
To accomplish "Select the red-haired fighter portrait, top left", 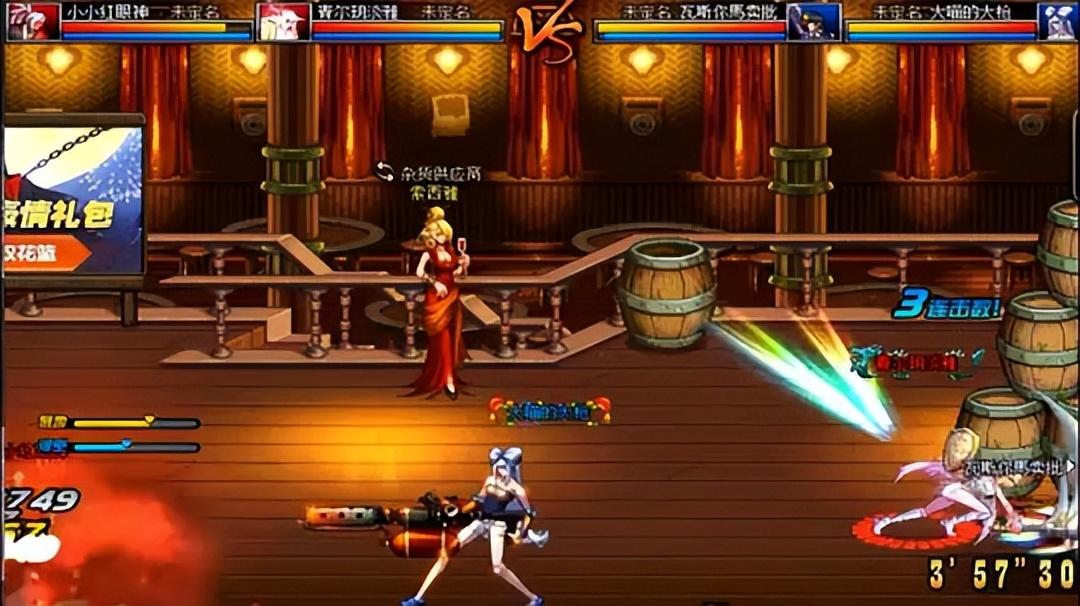I will [x=33, y=21].
